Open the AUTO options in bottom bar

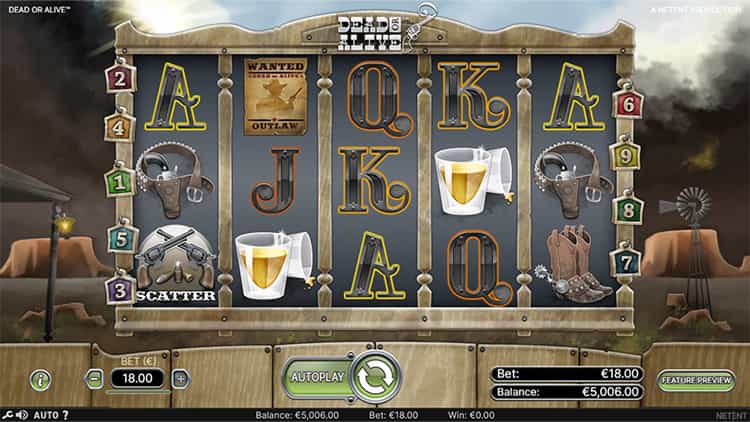pyautogui.click(x=46, y=415)
